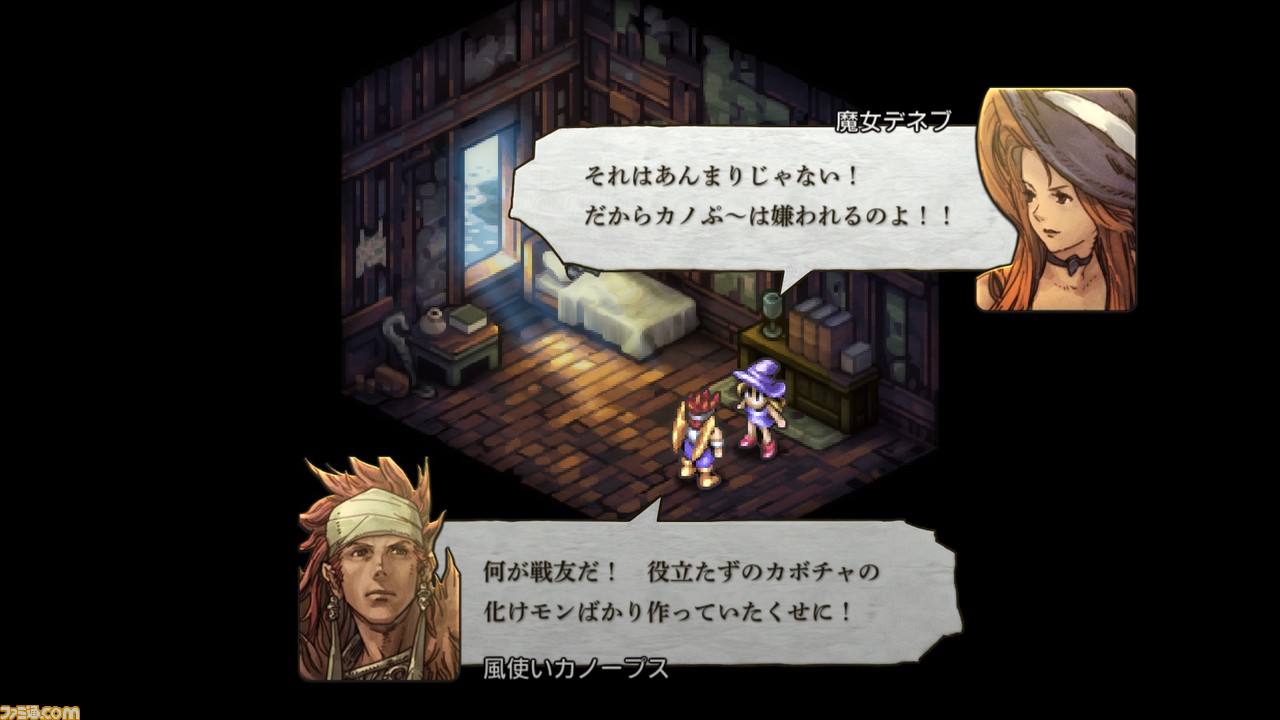Click the Witch Deneb character portrait

point(1055,195)
